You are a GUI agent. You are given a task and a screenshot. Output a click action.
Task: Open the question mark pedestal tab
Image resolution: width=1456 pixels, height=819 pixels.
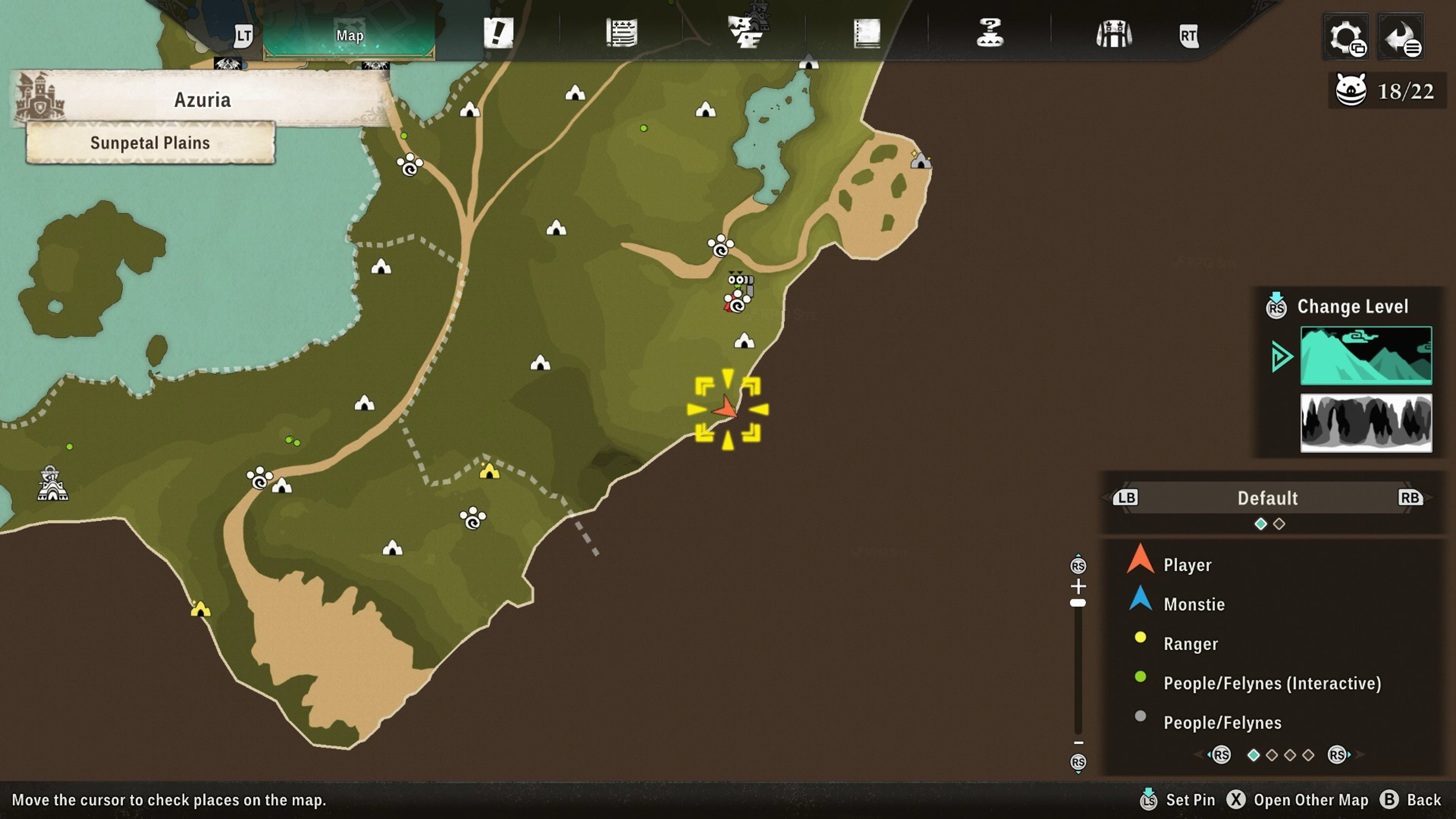990,33
